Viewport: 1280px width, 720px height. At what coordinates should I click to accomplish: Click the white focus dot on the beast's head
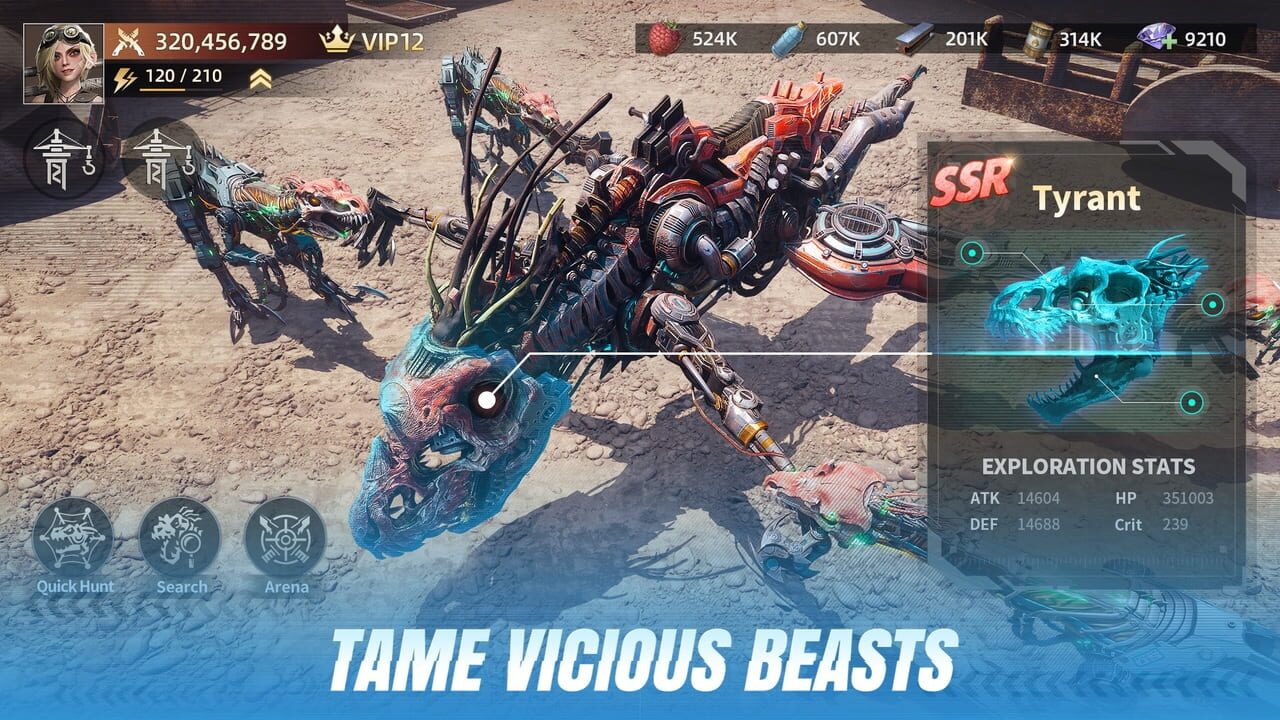pyautogui.click(x=485, y=398)
